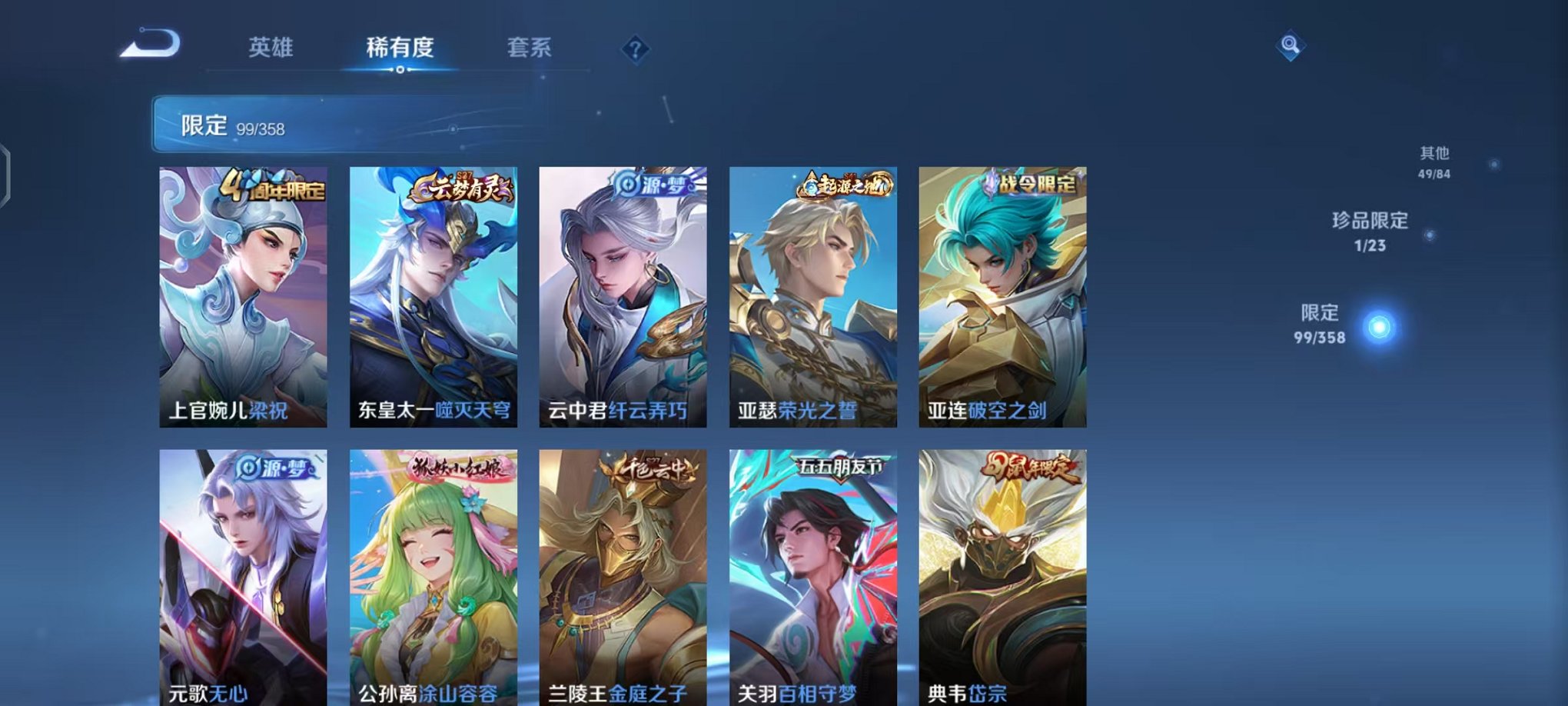Open help via the question mark icon

point(634,49)
